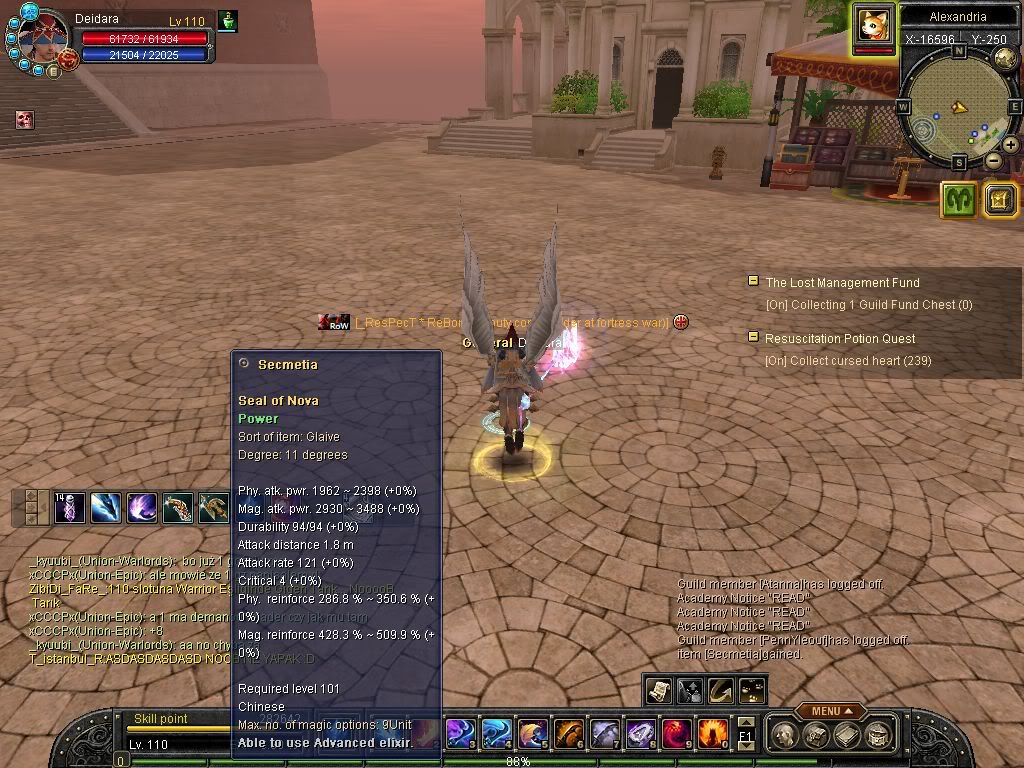Viewport: 1024px width, 768px height.
Task: Open the world map globe button
Action: (x=1006, y=59)
